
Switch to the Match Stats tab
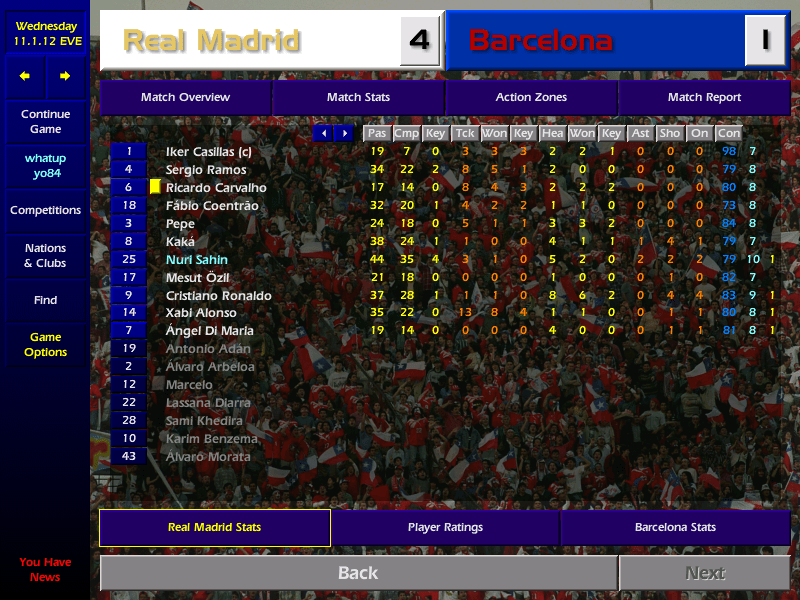[x=358, y=97]
